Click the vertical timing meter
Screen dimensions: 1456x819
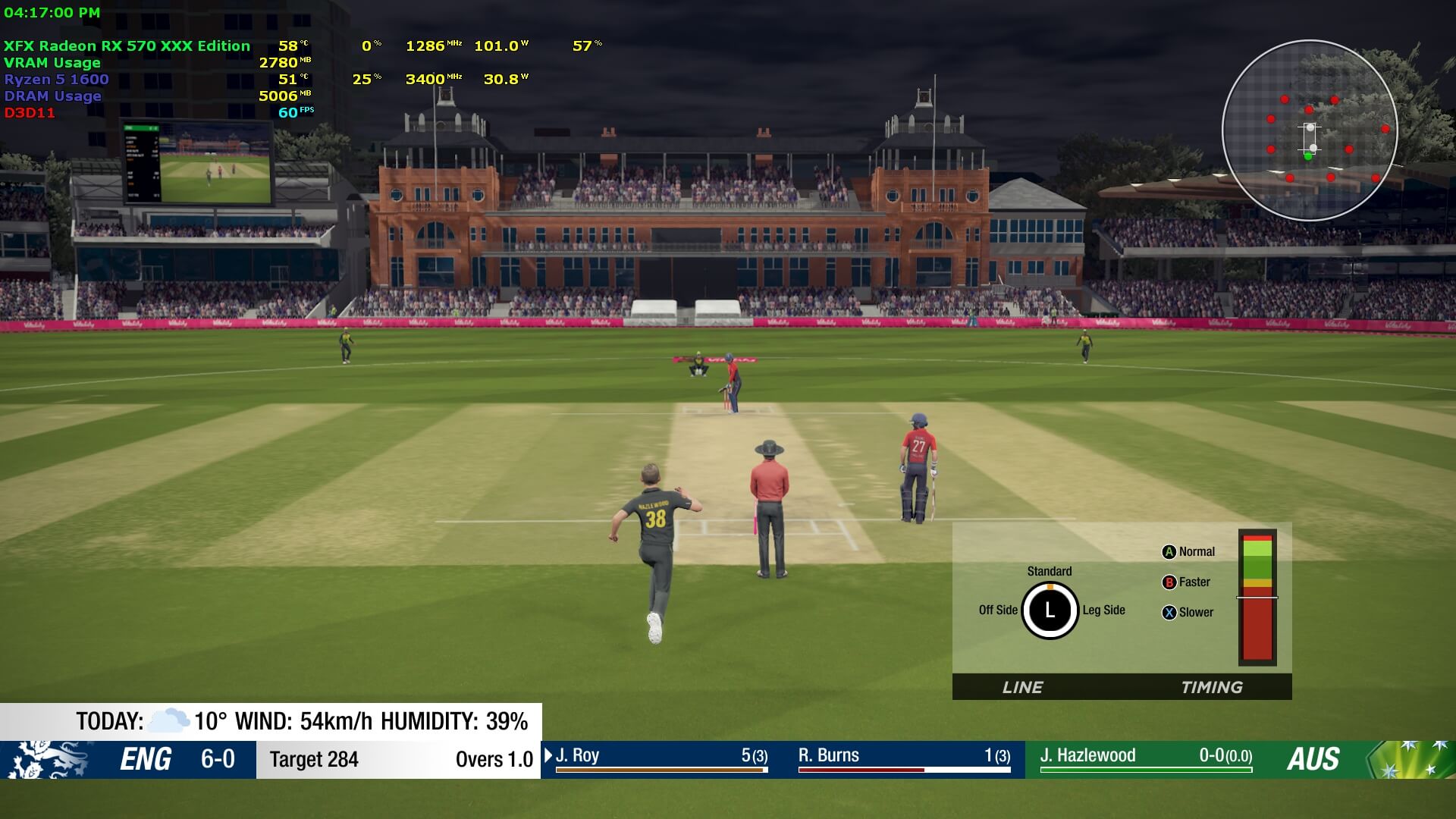(x=1257, y=598)
